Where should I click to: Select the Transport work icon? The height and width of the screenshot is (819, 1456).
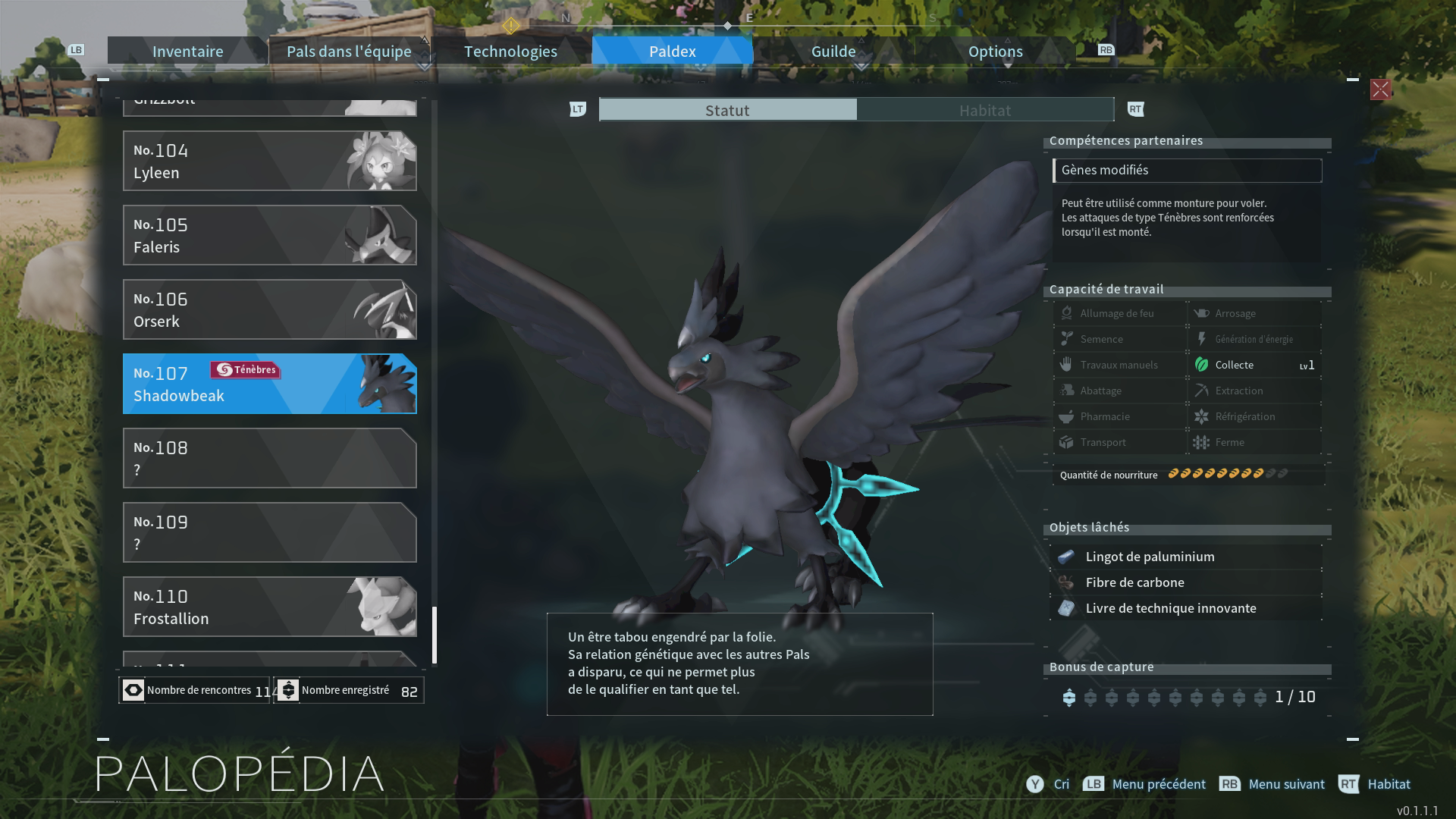pos(1065,442)
